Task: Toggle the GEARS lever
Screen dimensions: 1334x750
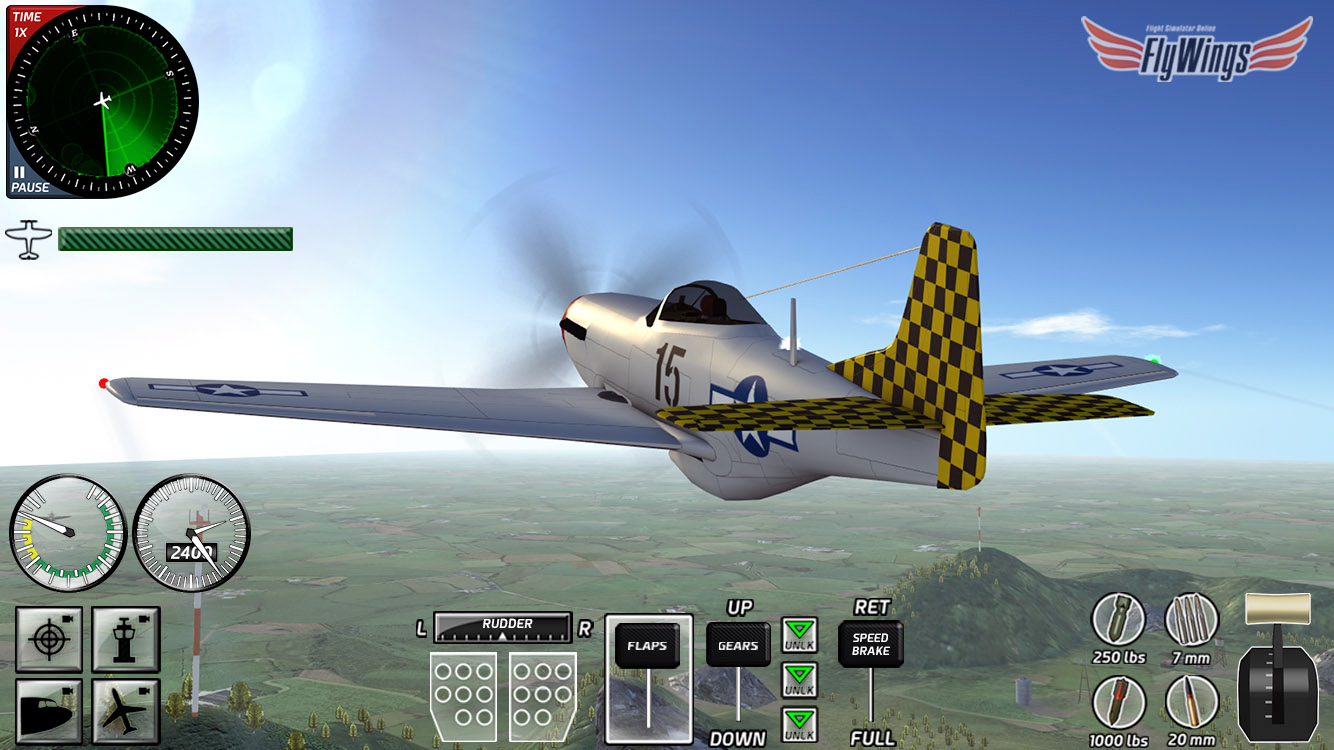Action: [738, 646]
